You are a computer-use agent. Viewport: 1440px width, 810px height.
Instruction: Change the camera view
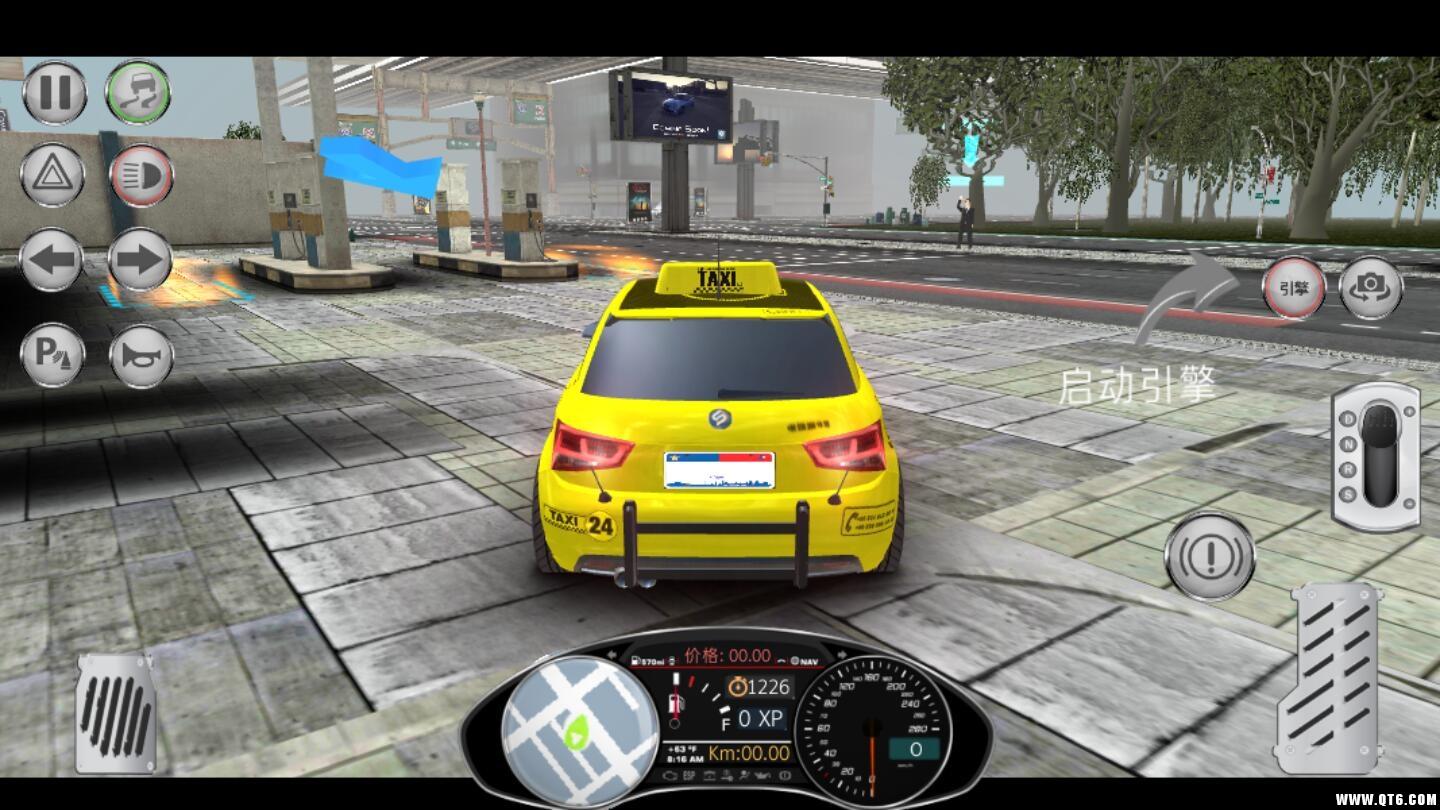pyautogui.click(x=1370, y=289)
